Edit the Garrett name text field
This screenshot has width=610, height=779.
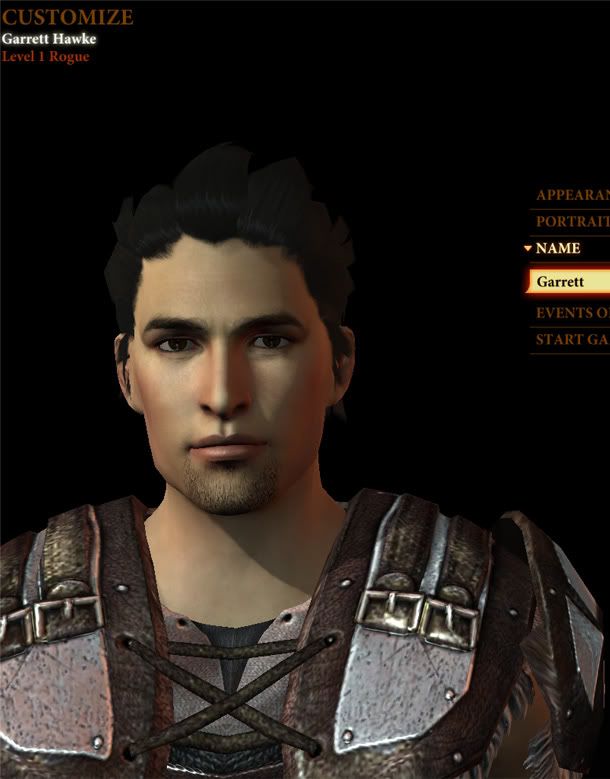(570, 282)
